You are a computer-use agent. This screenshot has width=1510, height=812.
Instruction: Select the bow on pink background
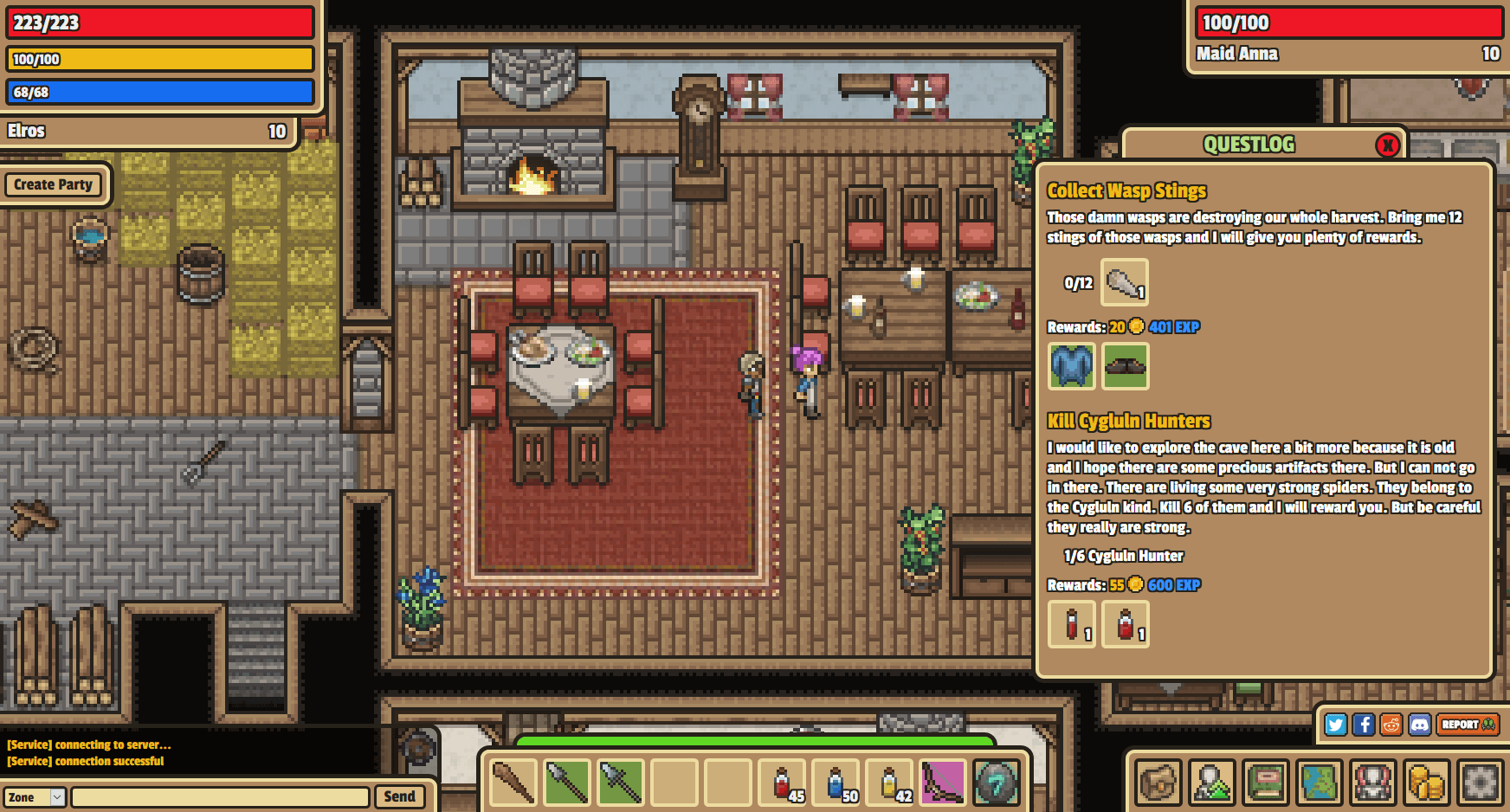(x=943, y=783)
